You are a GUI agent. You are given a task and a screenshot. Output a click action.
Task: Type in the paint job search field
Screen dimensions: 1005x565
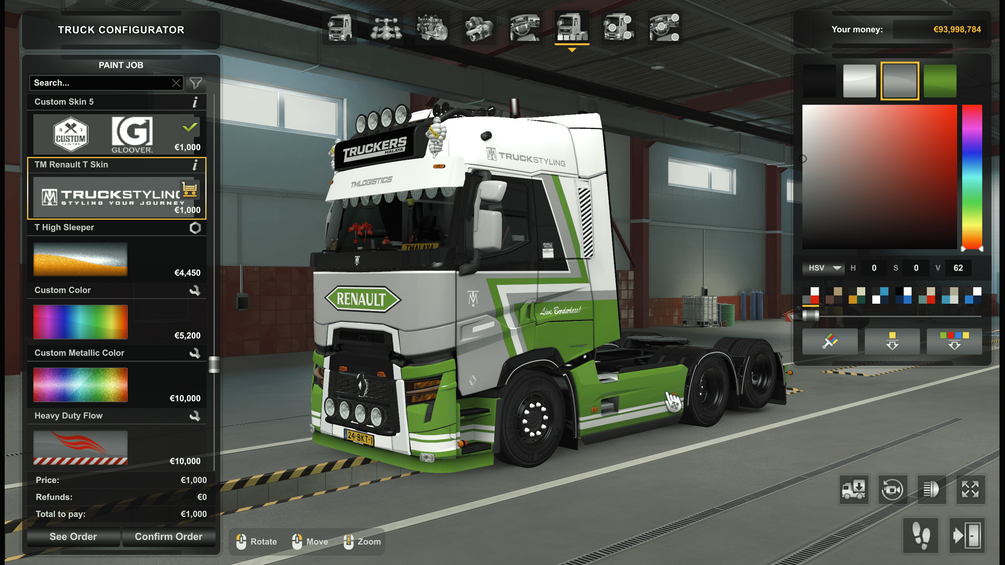[x=100, y=83]
